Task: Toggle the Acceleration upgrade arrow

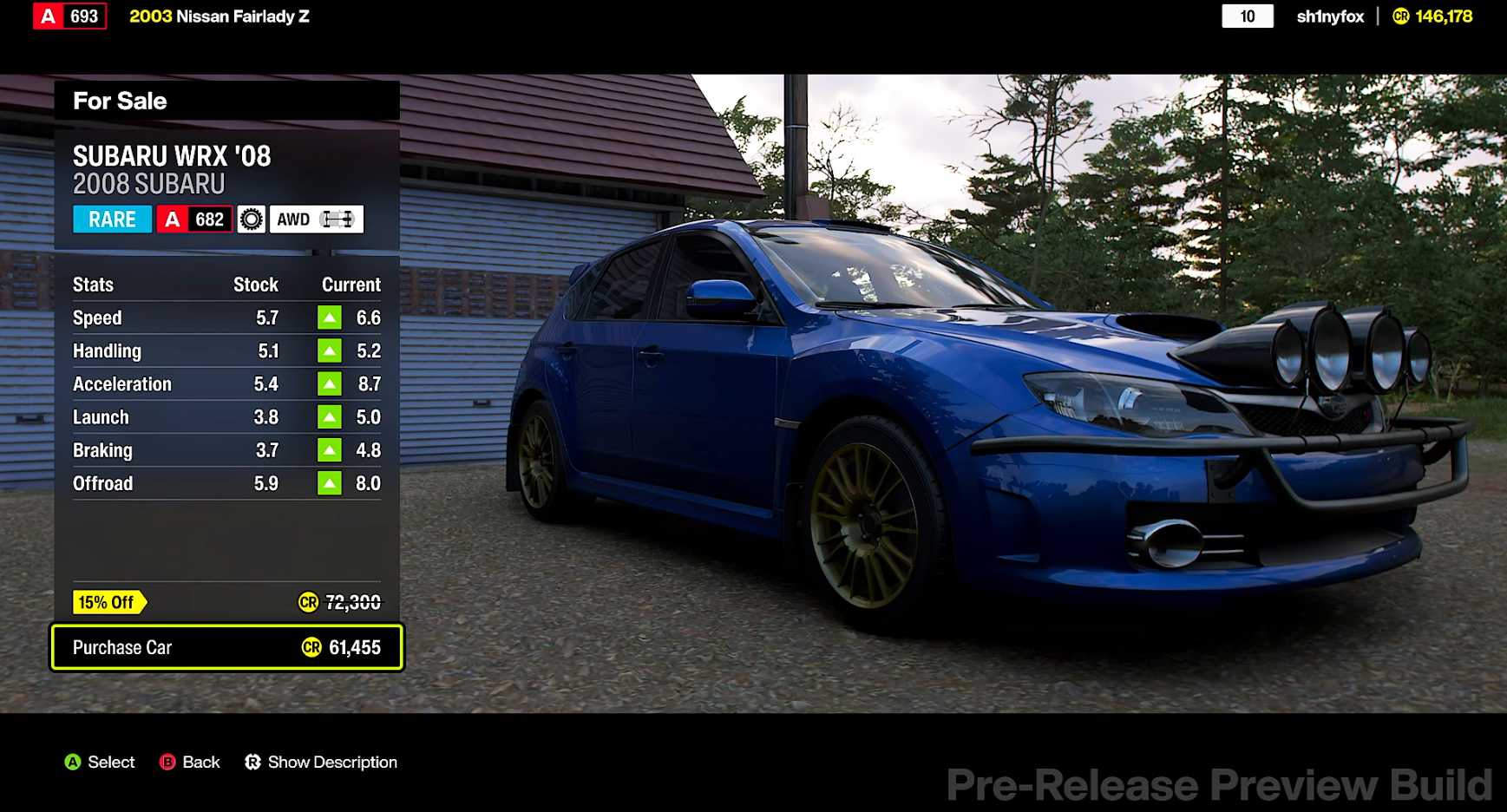Action: (x=330, y=383)
